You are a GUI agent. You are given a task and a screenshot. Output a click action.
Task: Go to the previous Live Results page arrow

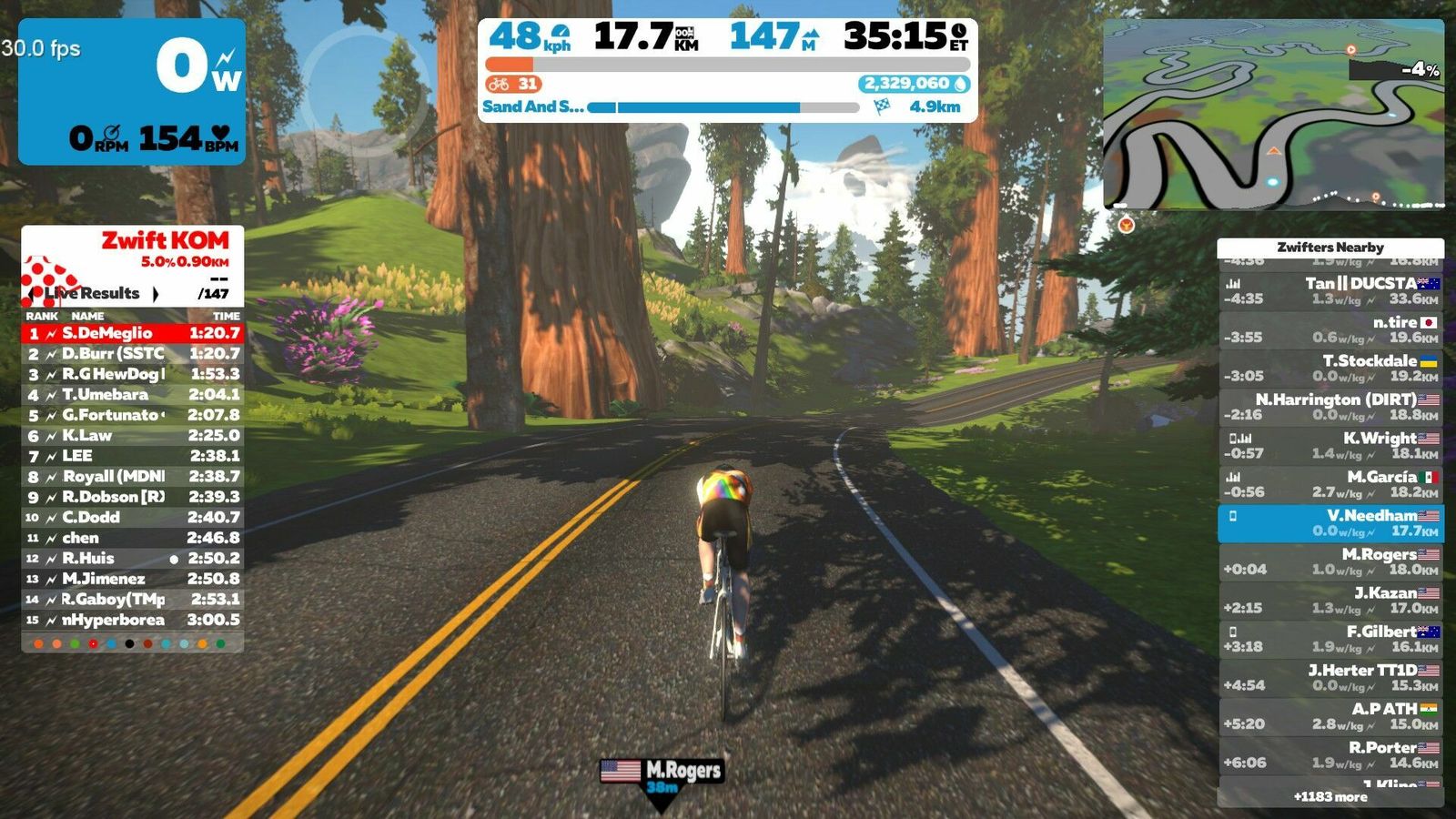(34, 294)
